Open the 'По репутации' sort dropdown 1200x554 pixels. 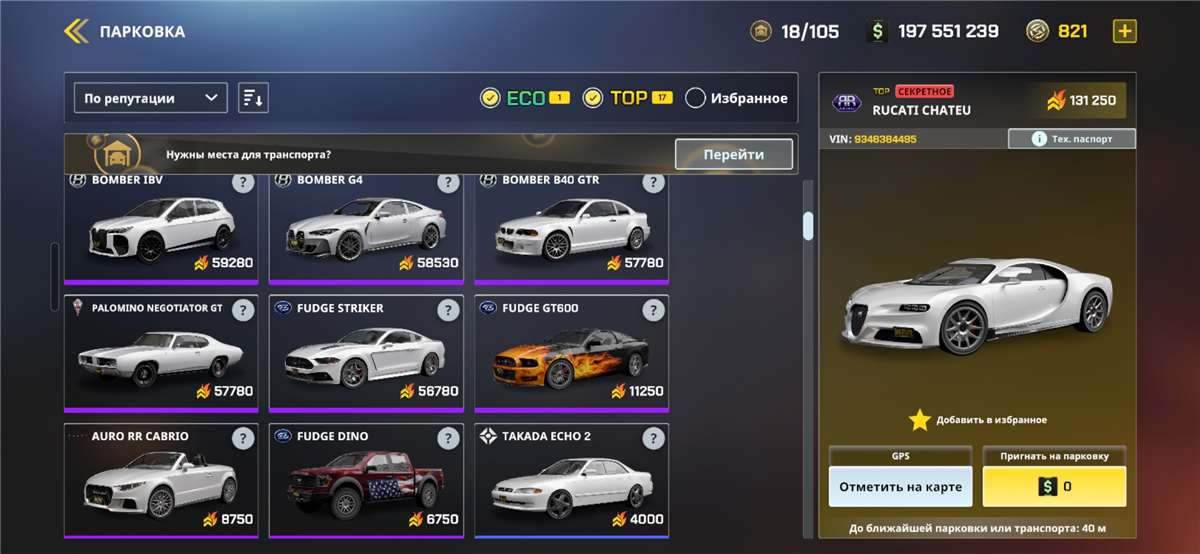point(151,98)
